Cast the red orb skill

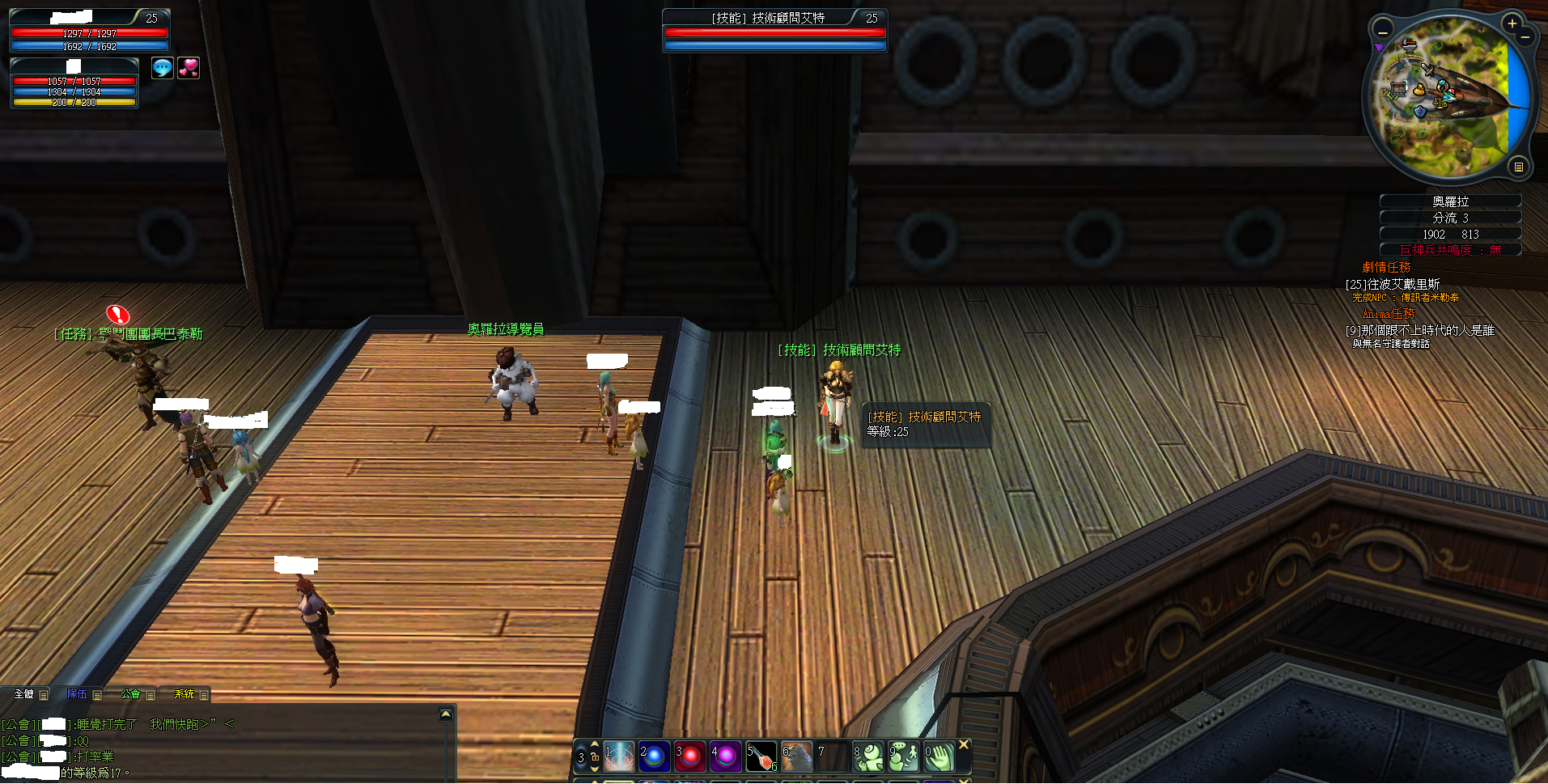click(689, 756)
